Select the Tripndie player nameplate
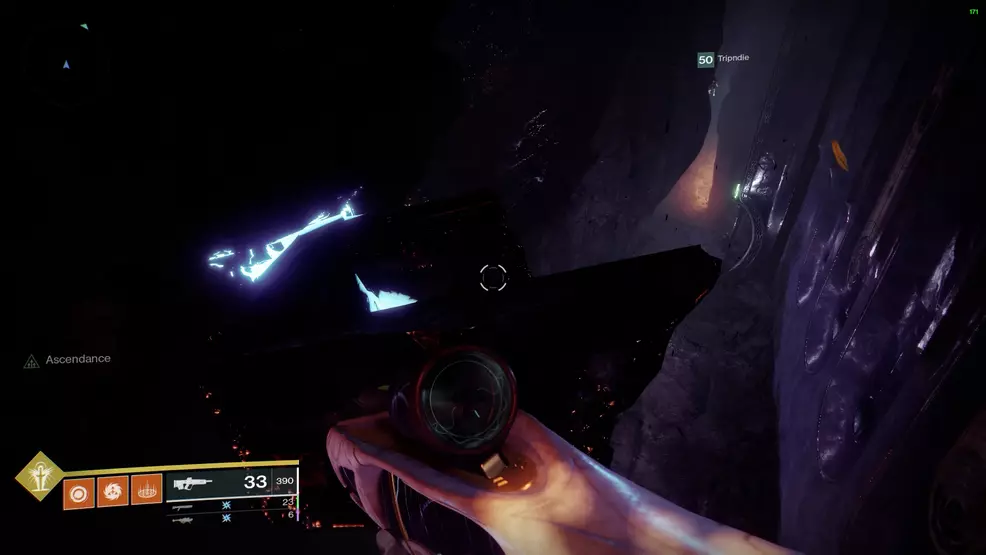The image size is (986, 555). pyautogui.click(x=724, y=59)
